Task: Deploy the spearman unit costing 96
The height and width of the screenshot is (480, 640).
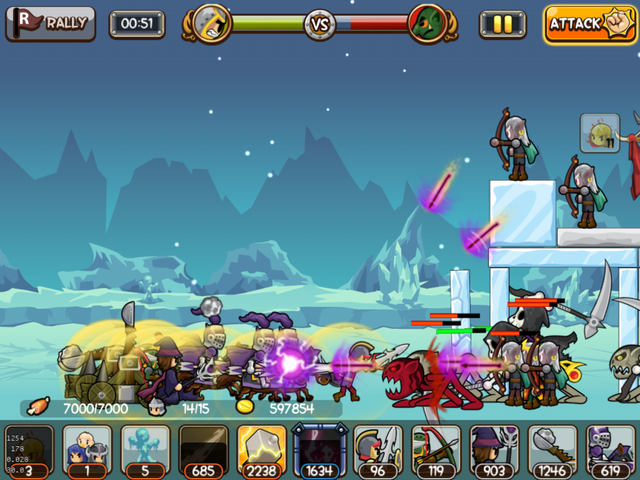Action: [377, 450]
